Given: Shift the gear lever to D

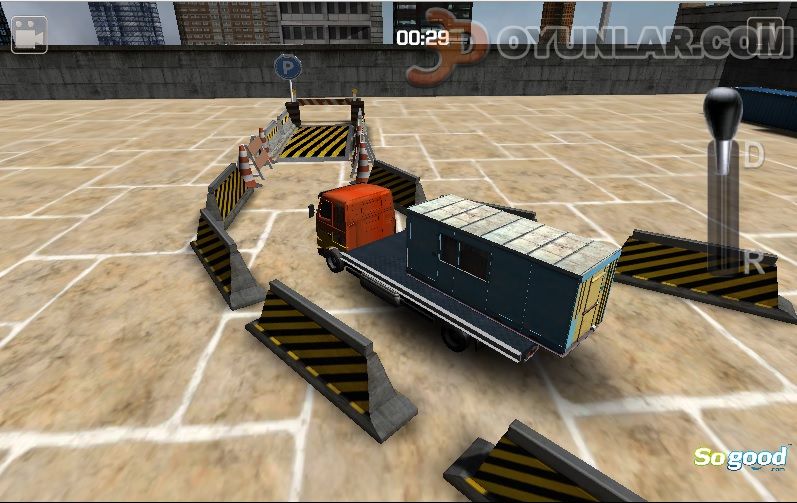Looking at the screenshot, I should (x=752, y=155).
